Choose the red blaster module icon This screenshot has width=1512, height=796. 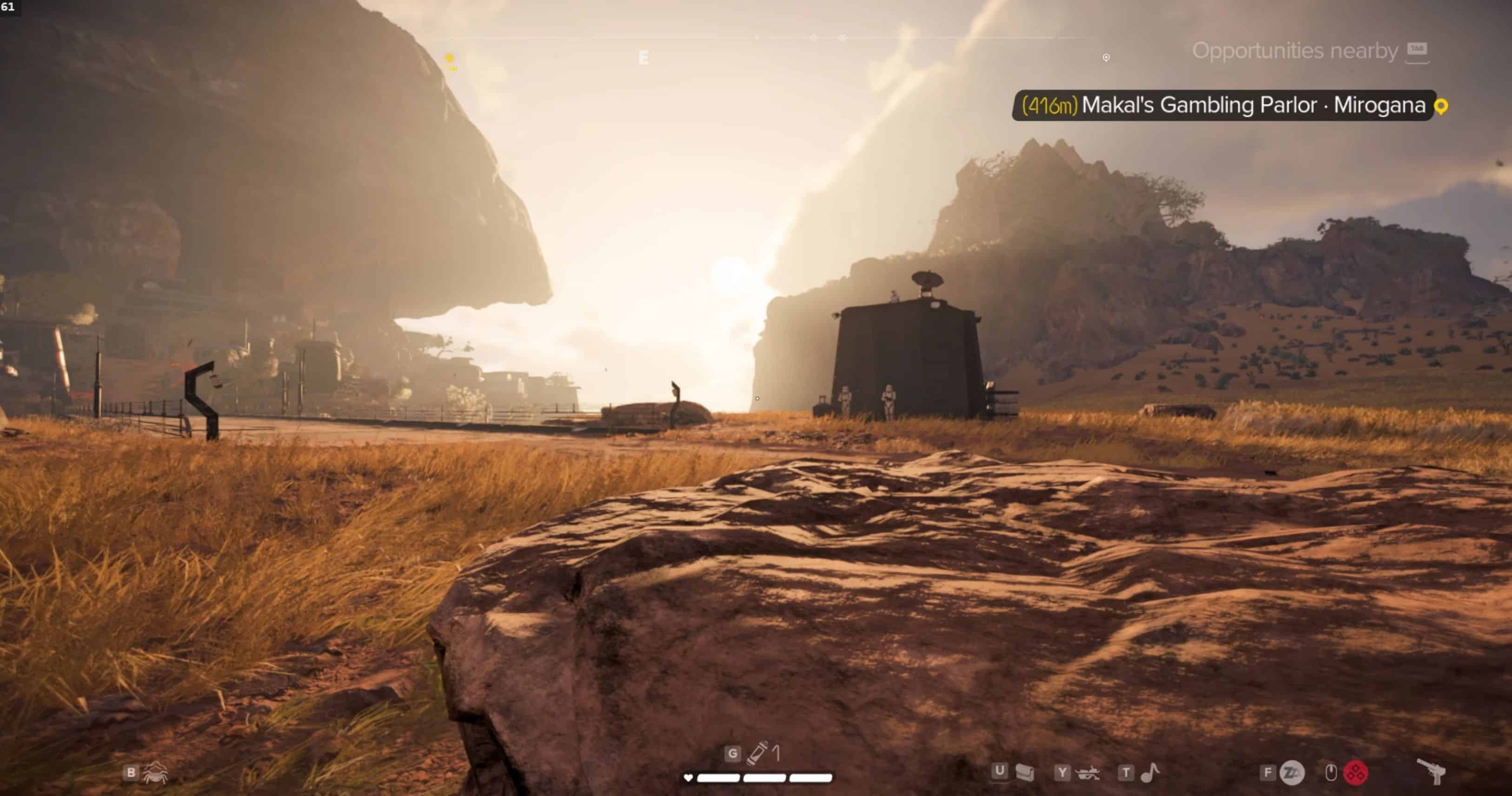[x=1355, y=773]
